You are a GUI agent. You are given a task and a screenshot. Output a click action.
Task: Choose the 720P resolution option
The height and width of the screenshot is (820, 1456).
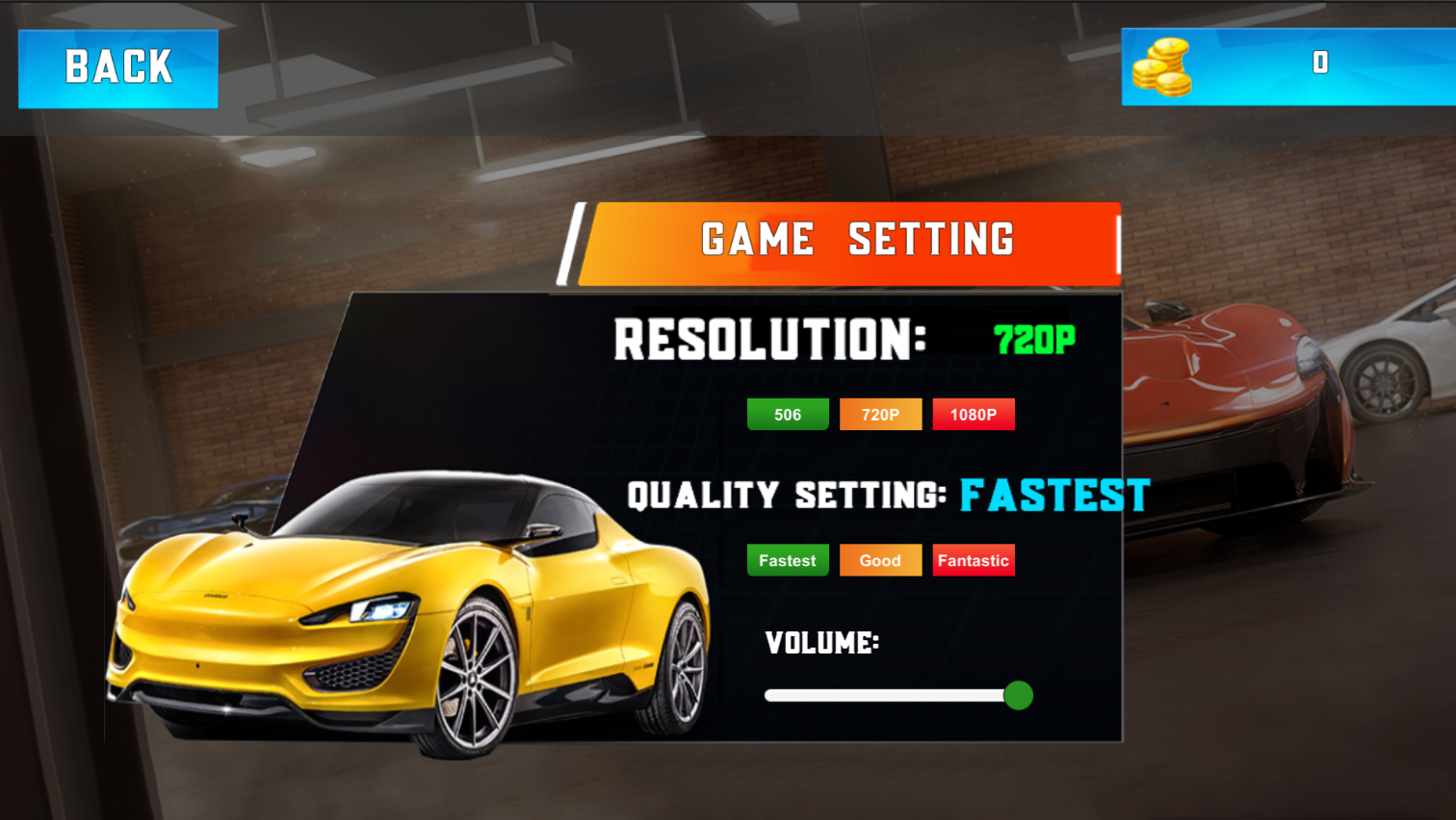coord(880,414)
